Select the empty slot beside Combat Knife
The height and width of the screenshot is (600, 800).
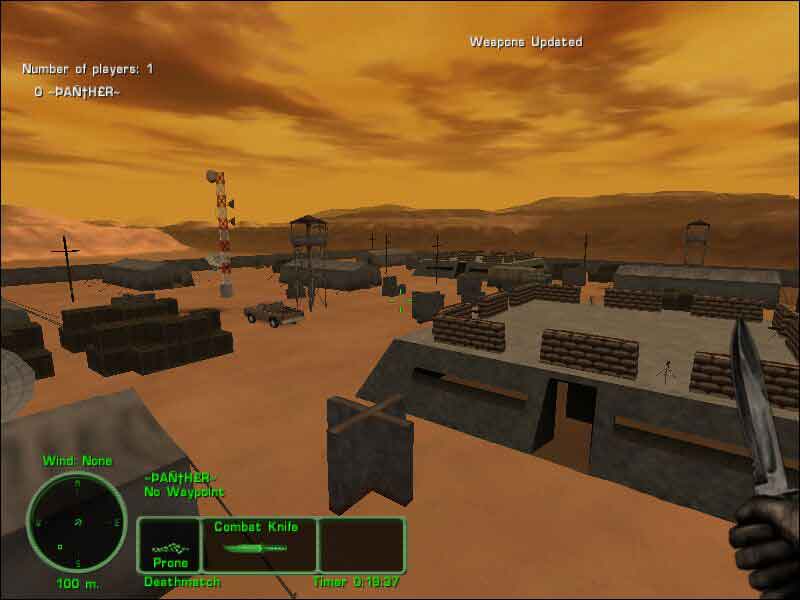[361, 544]
